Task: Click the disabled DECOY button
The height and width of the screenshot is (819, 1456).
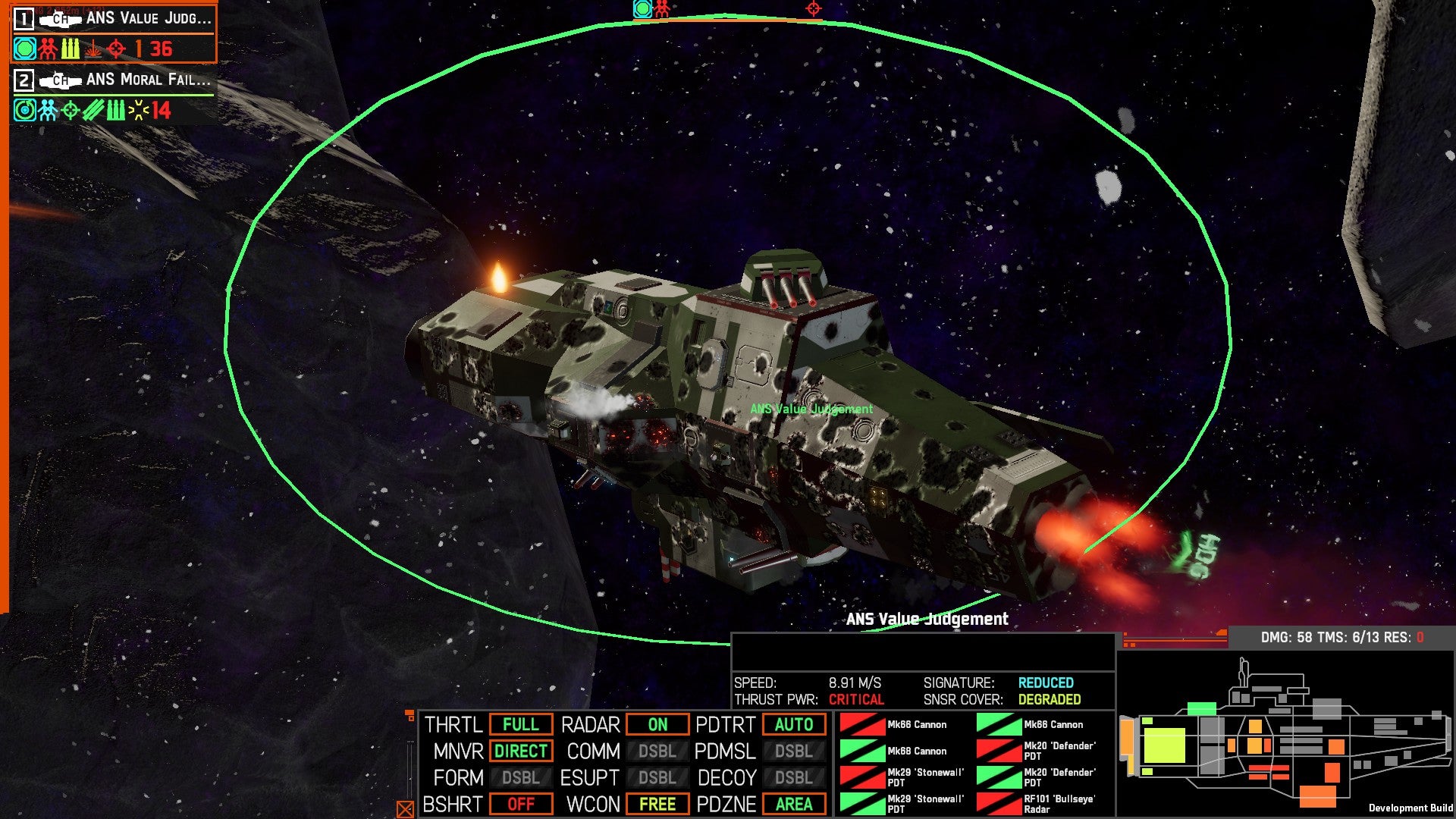Action: 793,778
